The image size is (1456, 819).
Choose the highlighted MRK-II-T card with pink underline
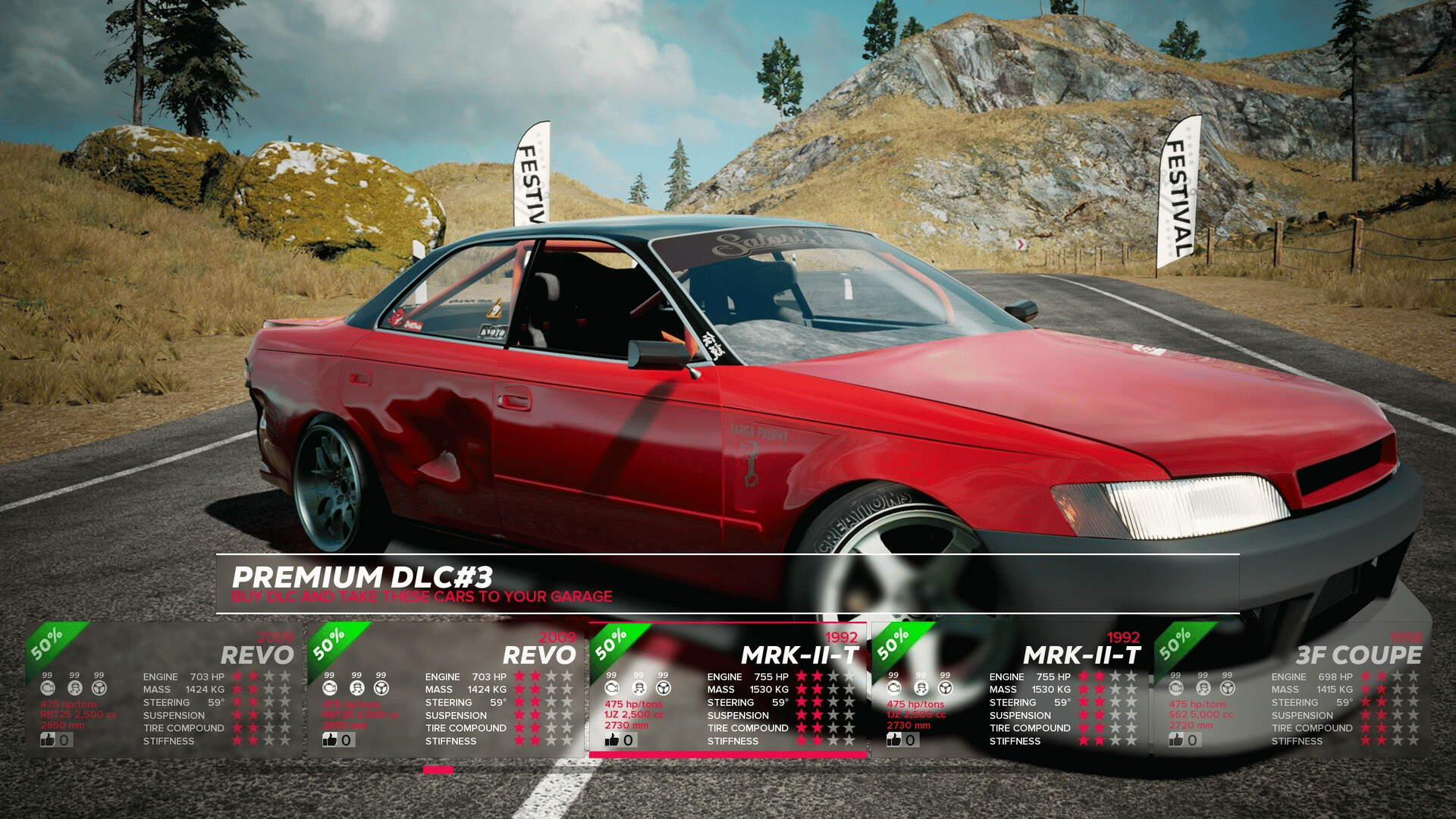coord(727,689)
